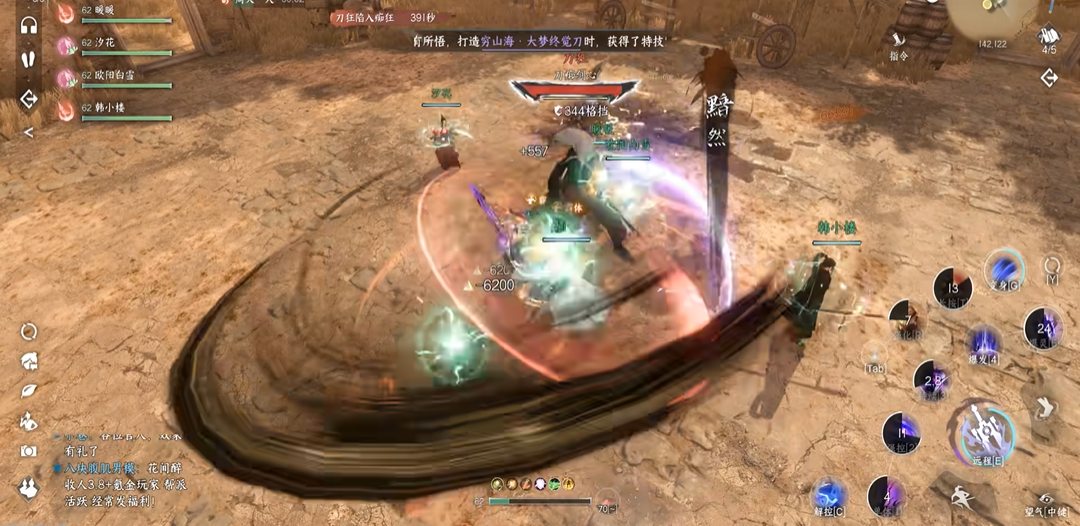Select party member 汐花
Viewport: 1080px width, 526px height.
tap(112, 45)
